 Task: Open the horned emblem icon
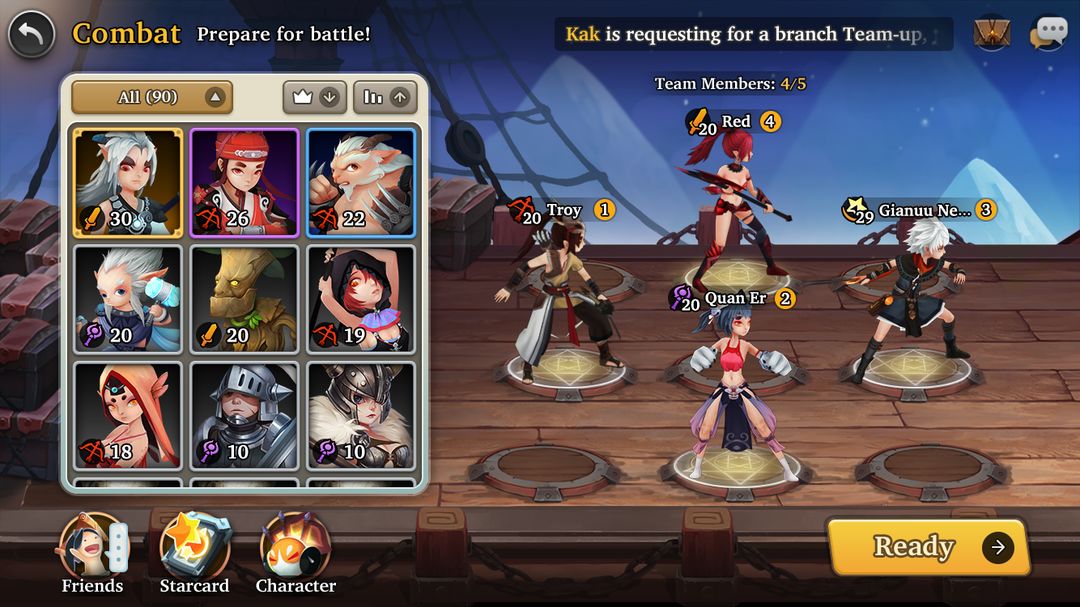tap(992, 33)
